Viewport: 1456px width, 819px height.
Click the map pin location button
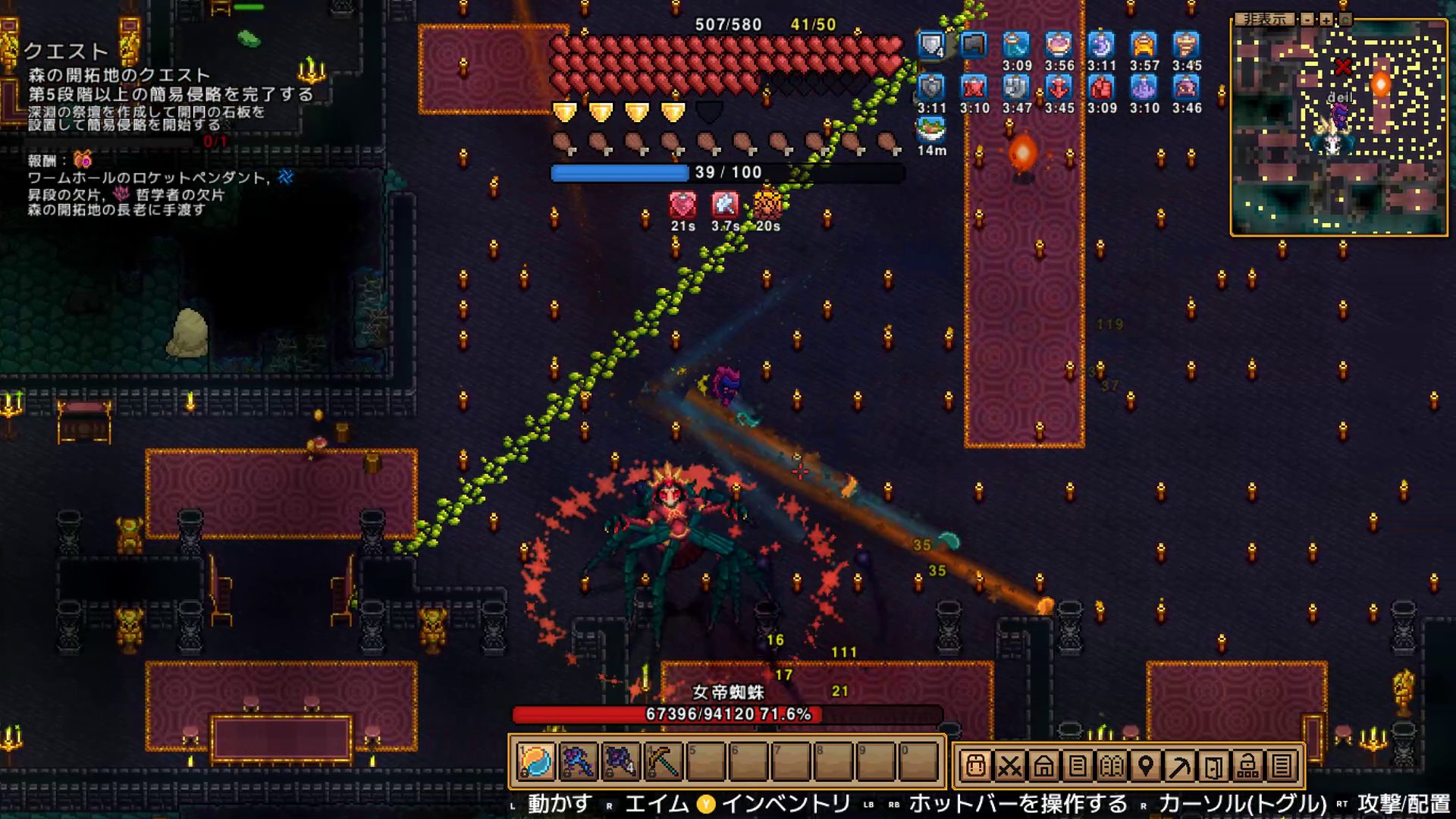(1146, 767)
